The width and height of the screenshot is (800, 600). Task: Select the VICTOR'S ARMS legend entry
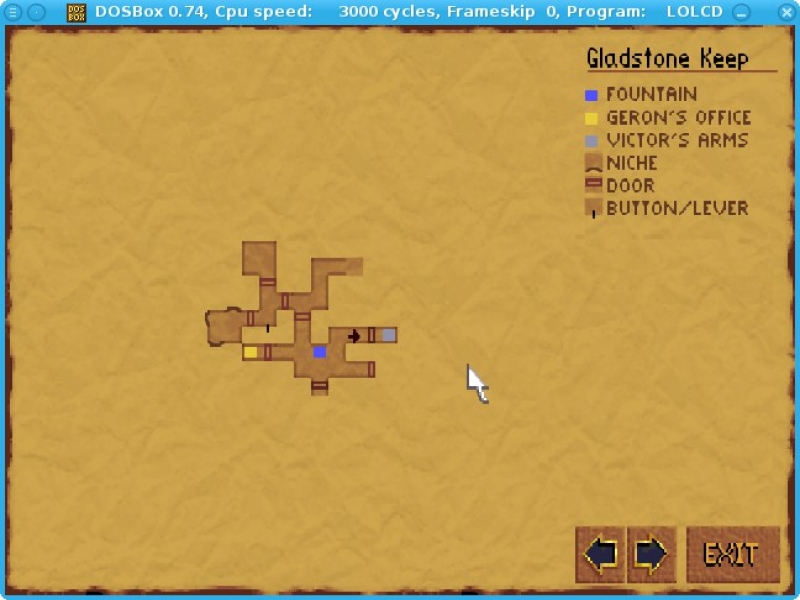point(677,141)
